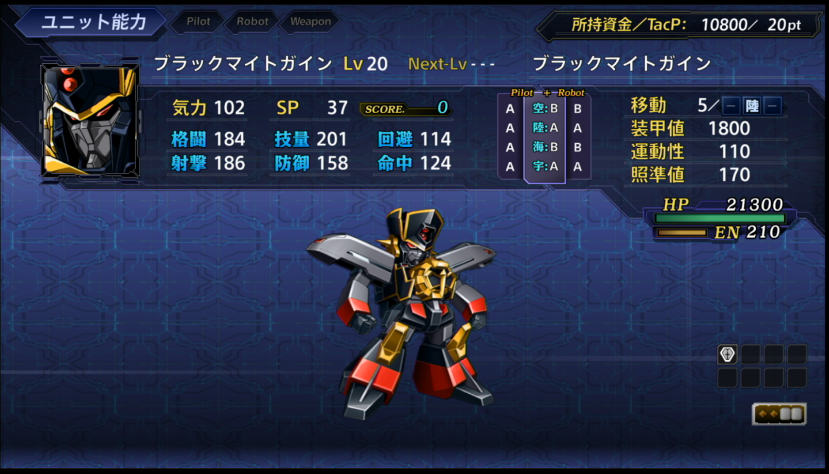Show the Weapon tab
Image resolution: width=829 pixels, height=474 pixels.
(310, 22)
